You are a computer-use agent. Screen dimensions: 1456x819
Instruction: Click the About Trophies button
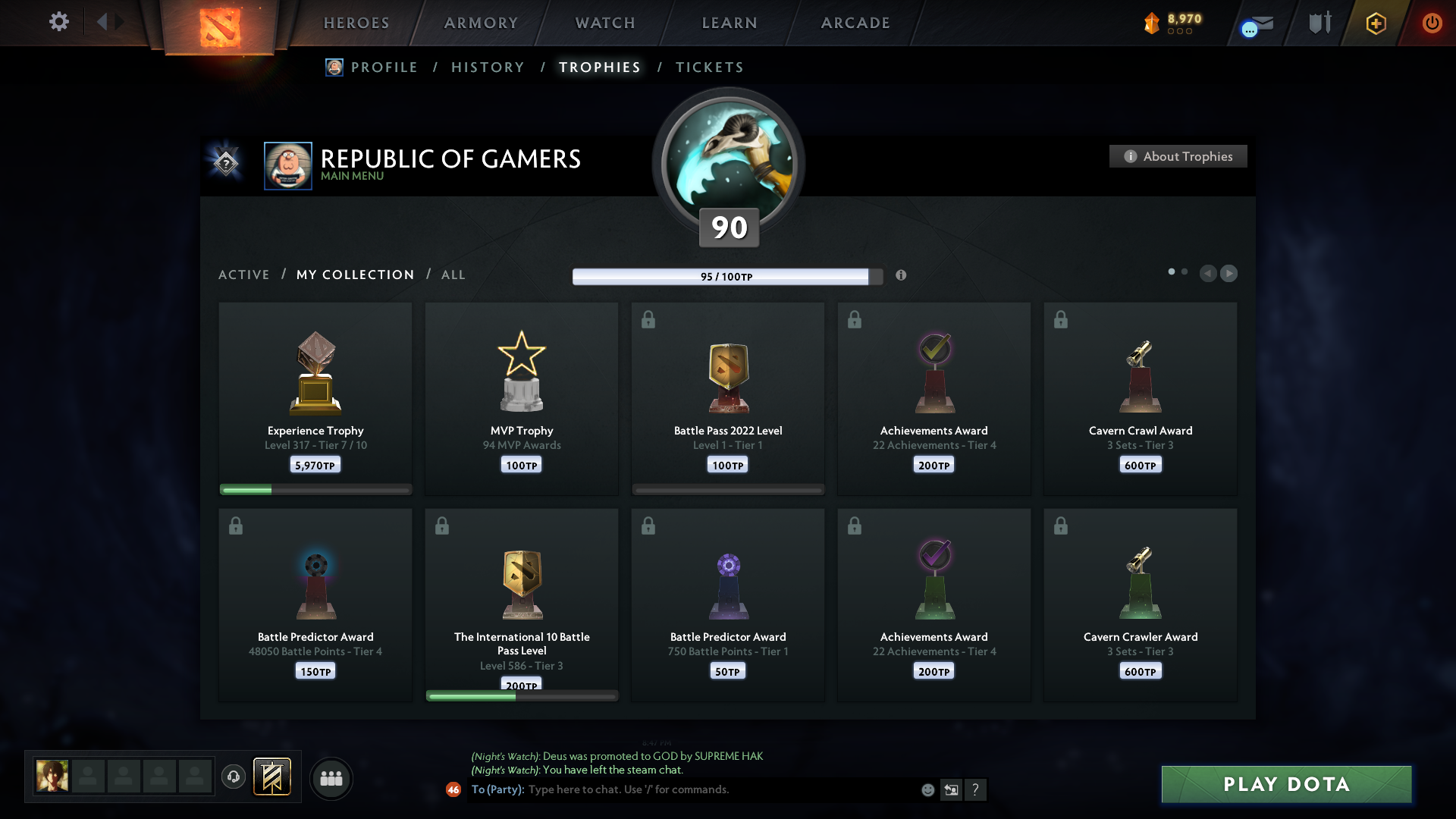[1178, 156]
